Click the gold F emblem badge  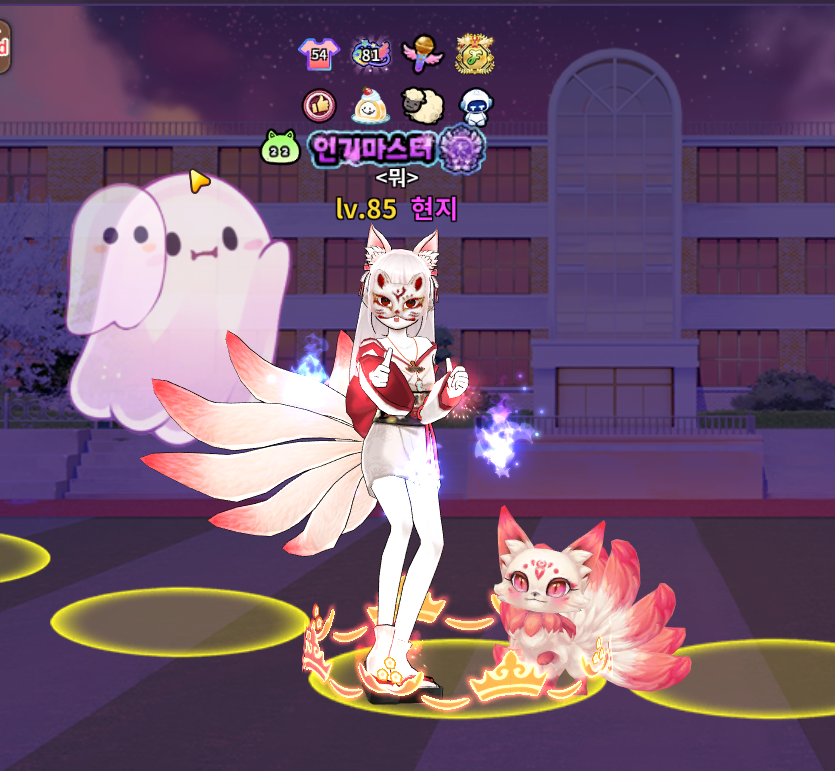[x=473, y=54]
